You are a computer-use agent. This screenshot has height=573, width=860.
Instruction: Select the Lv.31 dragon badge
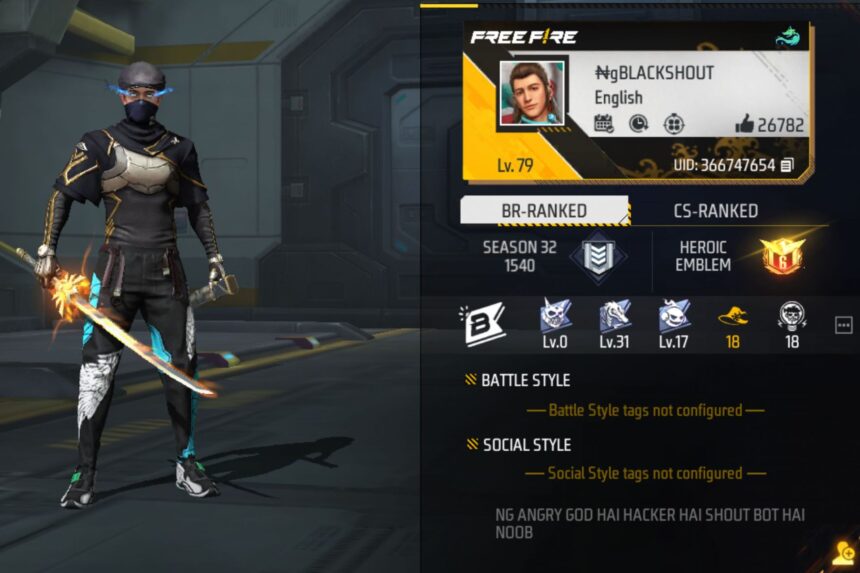tap(614, 317)
